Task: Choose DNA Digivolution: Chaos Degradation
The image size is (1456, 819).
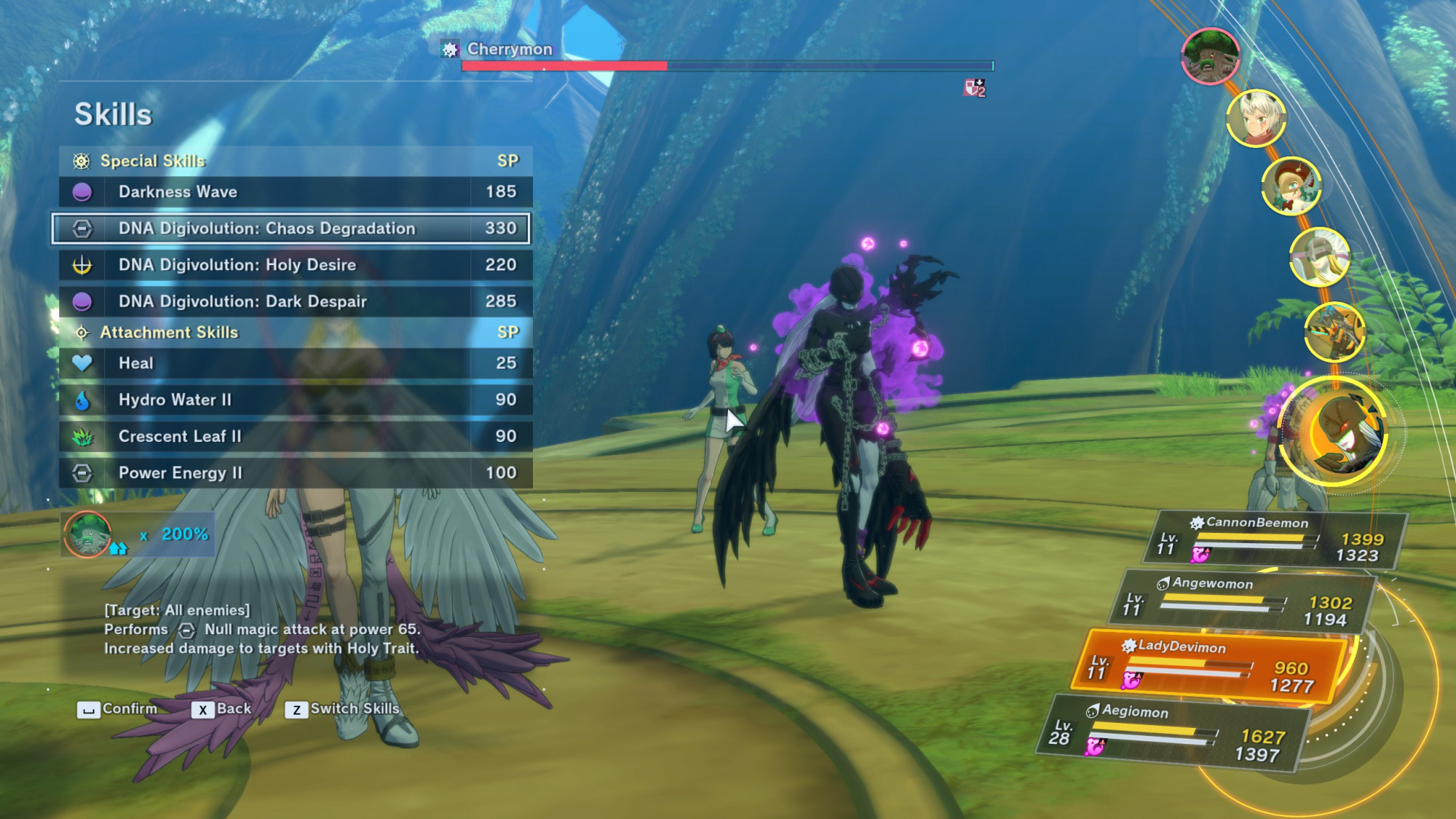Action: [291, 229]
